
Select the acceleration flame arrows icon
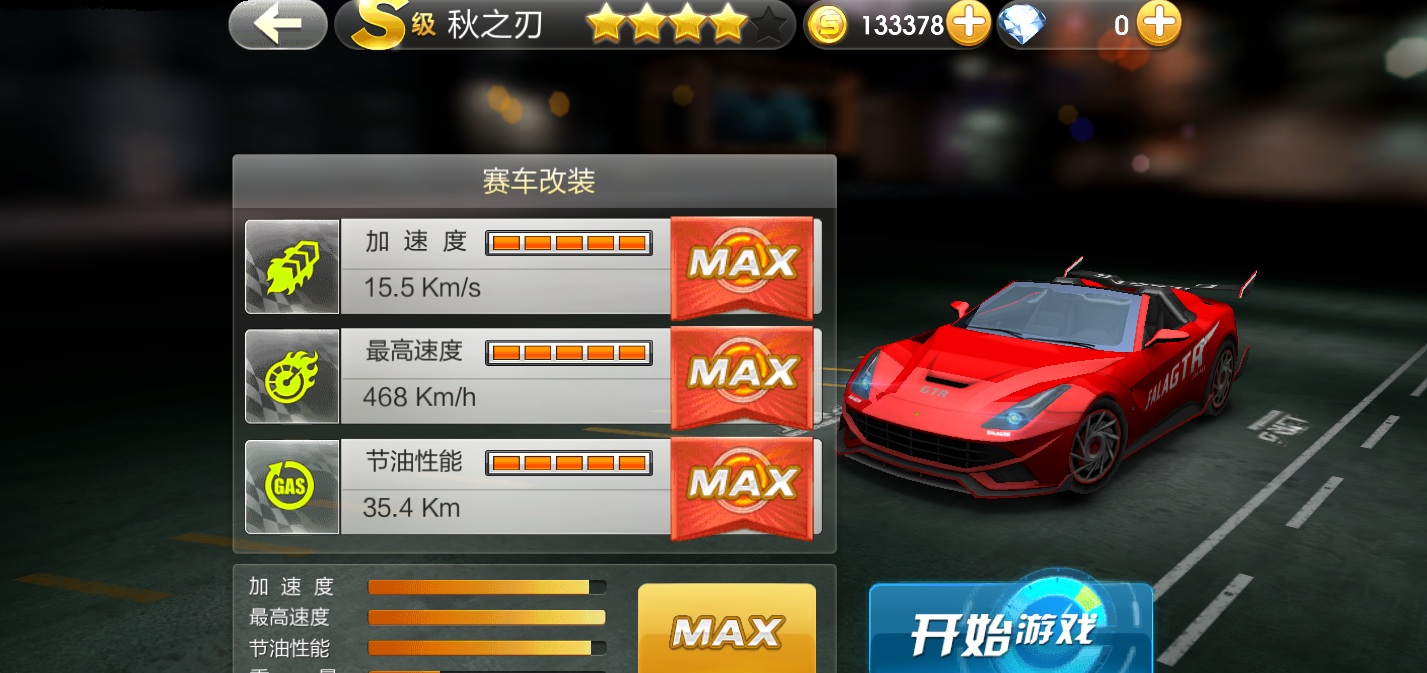[x=292, y=267]
